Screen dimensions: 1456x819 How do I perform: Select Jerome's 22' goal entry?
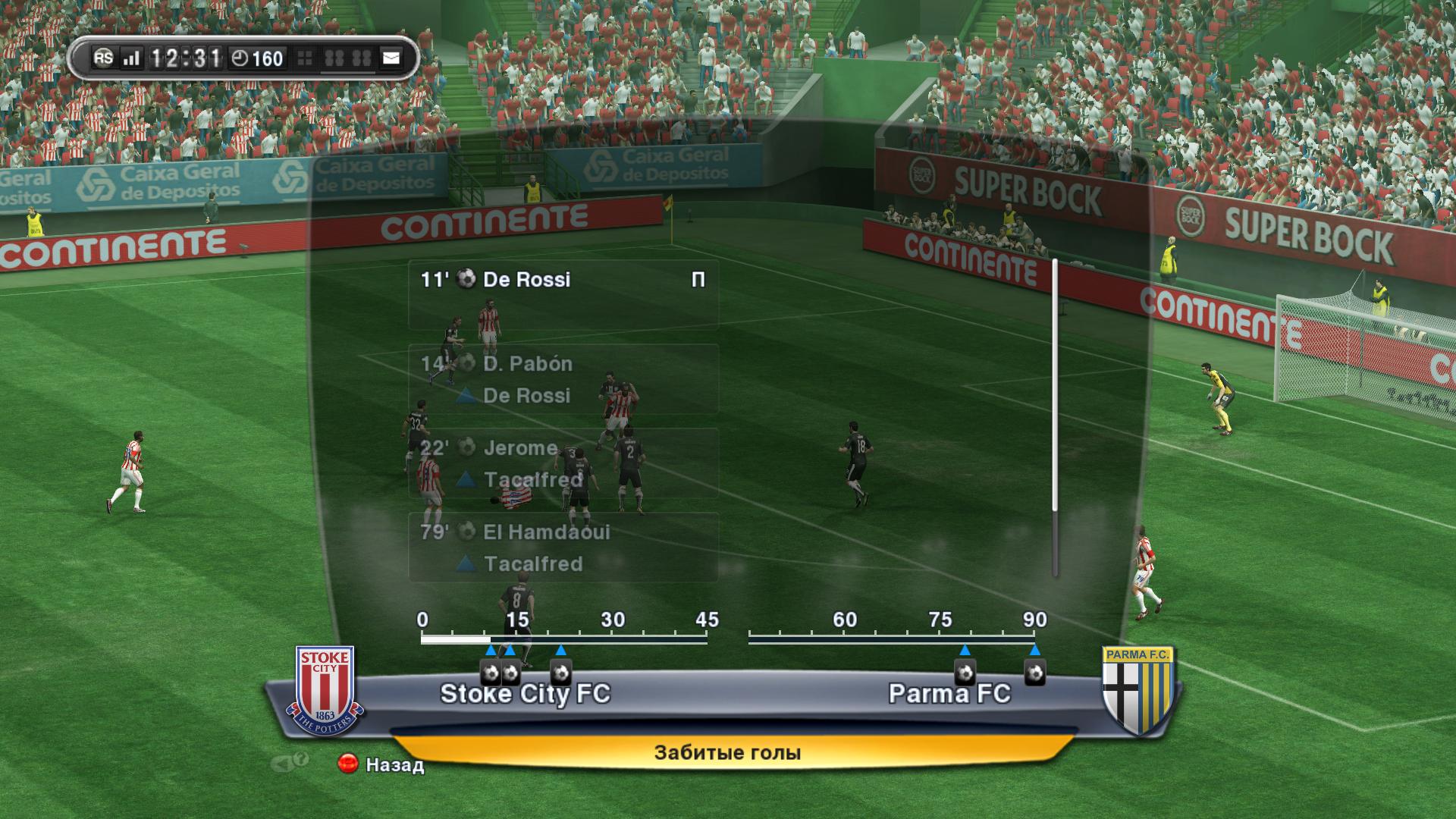click(563, 463)
